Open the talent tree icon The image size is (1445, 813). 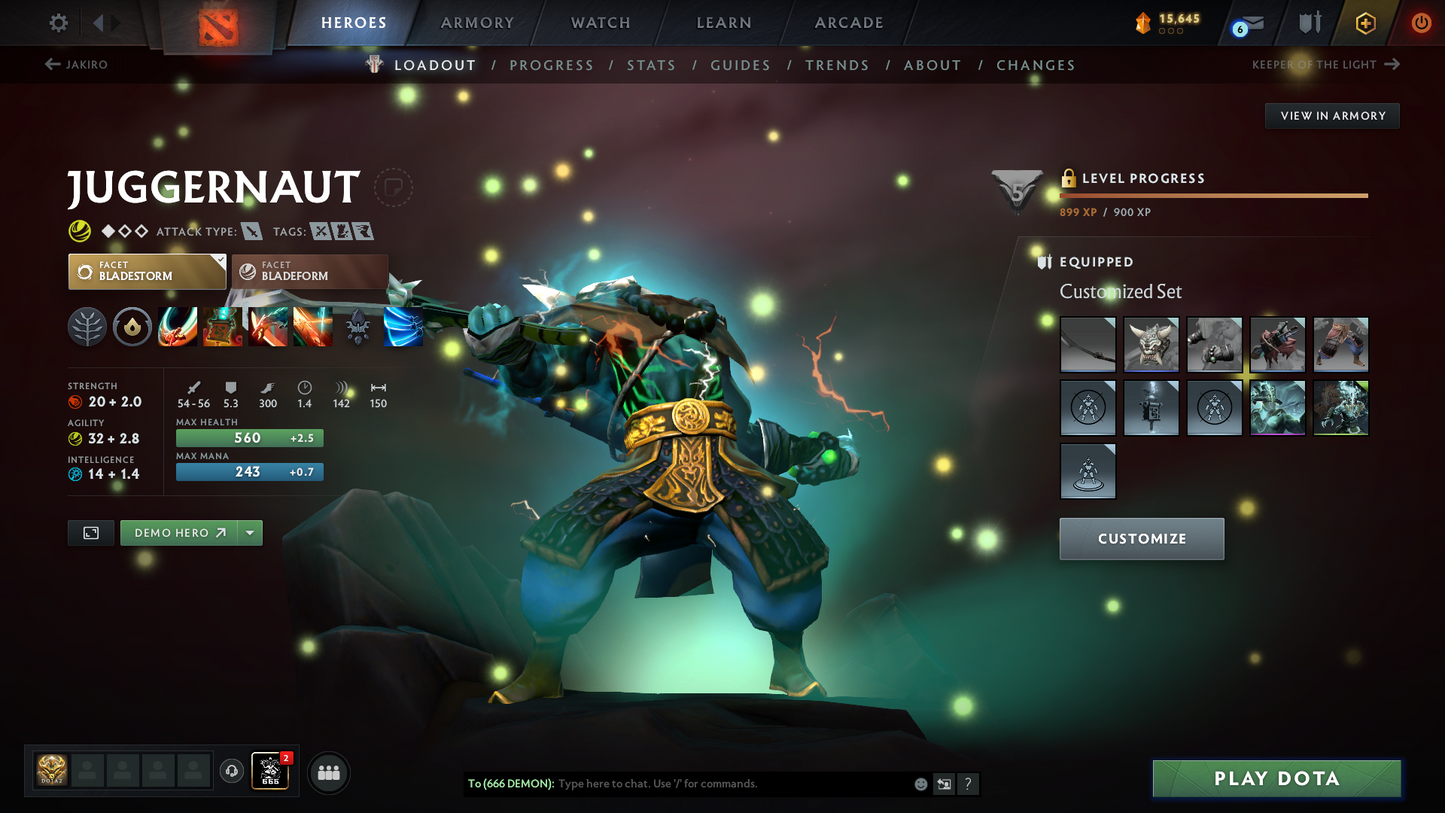[87, 326]
